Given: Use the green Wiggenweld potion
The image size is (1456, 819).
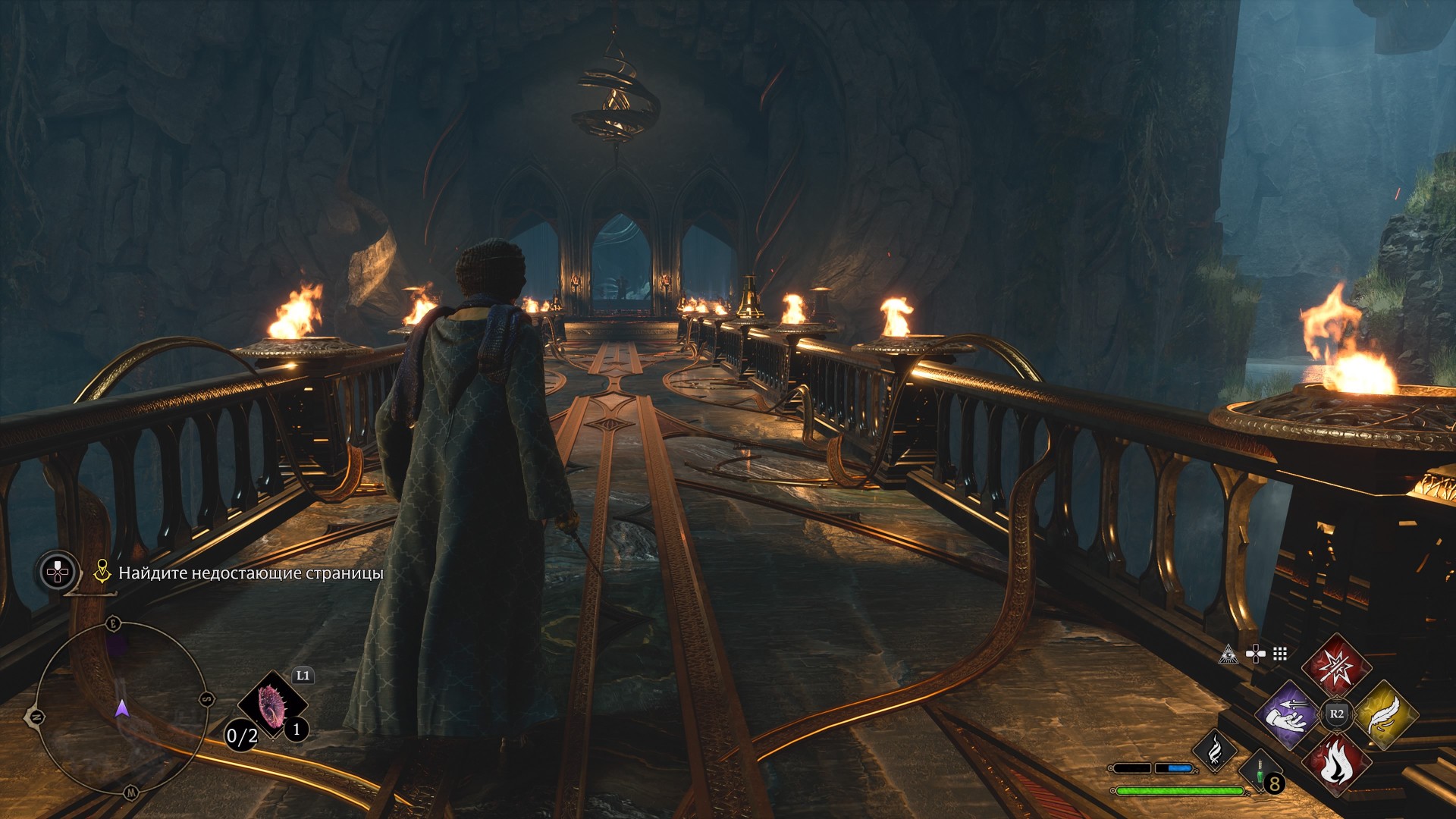Looking at the screenshot, I should (x=1260, y=773).
